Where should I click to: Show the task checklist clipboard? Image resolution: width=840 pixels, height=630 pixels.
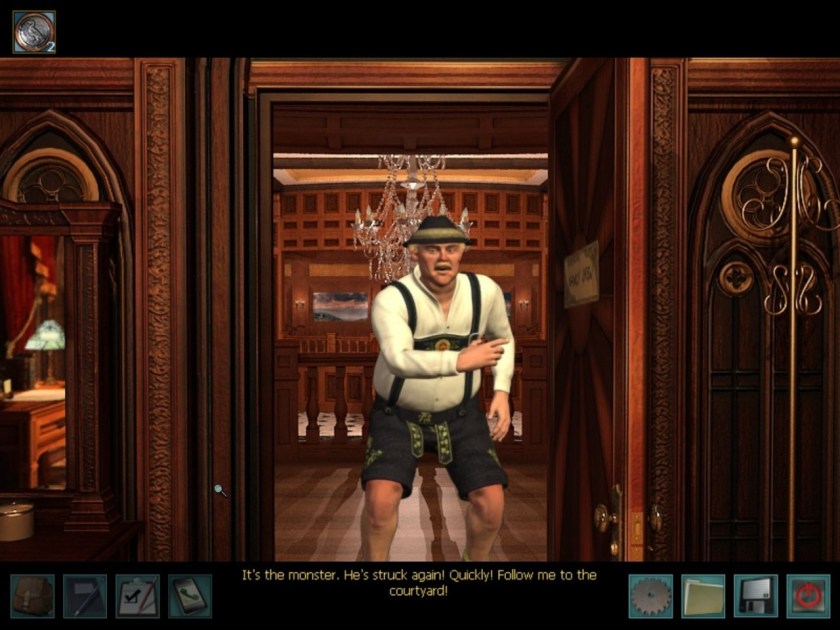[137, 596]
